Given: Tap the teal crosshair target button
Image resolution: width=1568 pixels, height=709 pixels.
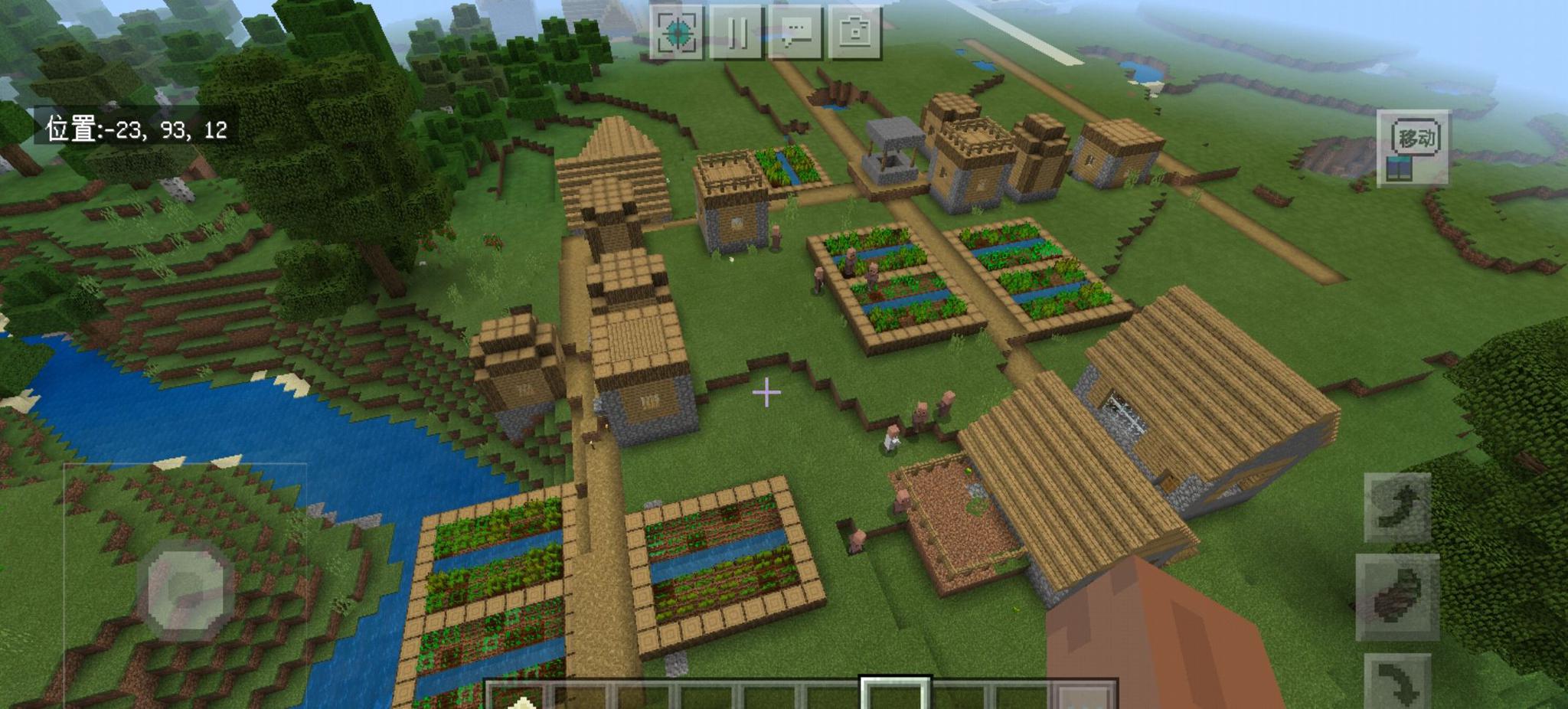Looking at the screenshot, I should pos(677,33).
